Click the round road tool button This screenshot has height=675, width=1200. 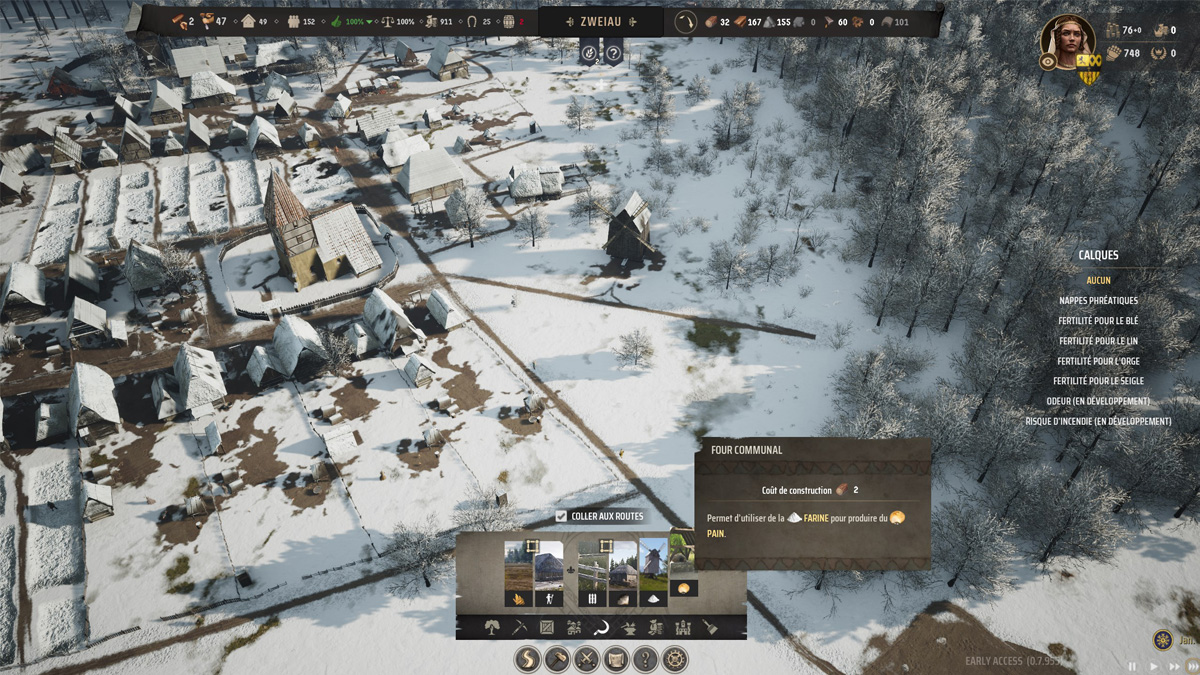click(x=529, y=659)
